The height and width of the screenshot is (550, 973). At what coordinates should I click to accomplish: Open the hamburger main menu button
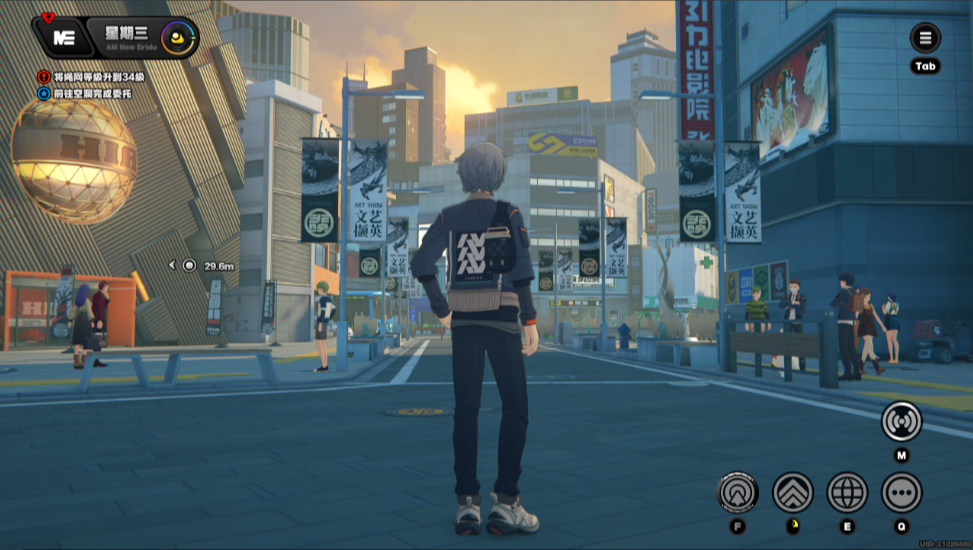(x=925, y=39)
